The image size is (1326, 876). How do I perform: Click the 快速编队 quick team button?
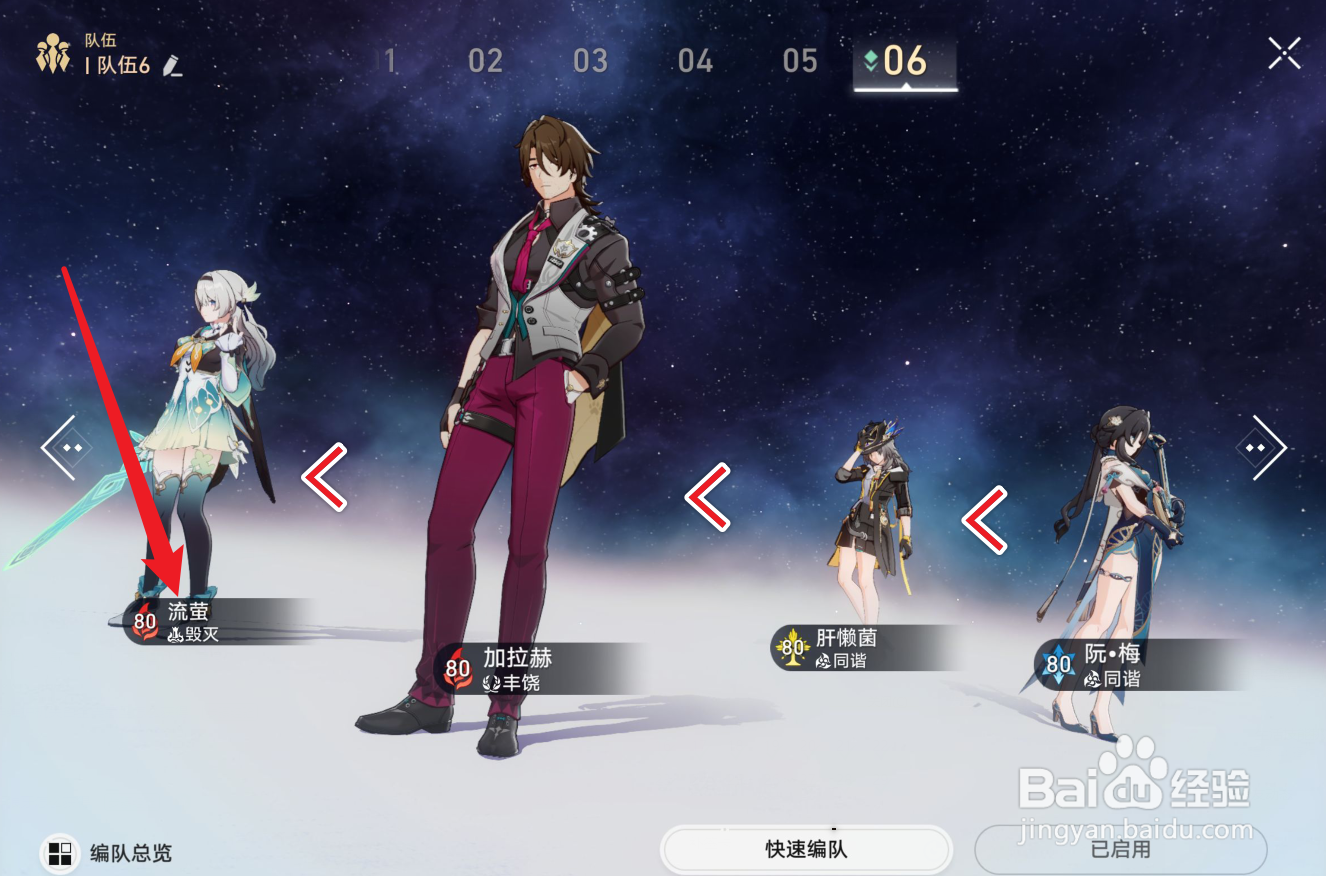click(806, 850)
